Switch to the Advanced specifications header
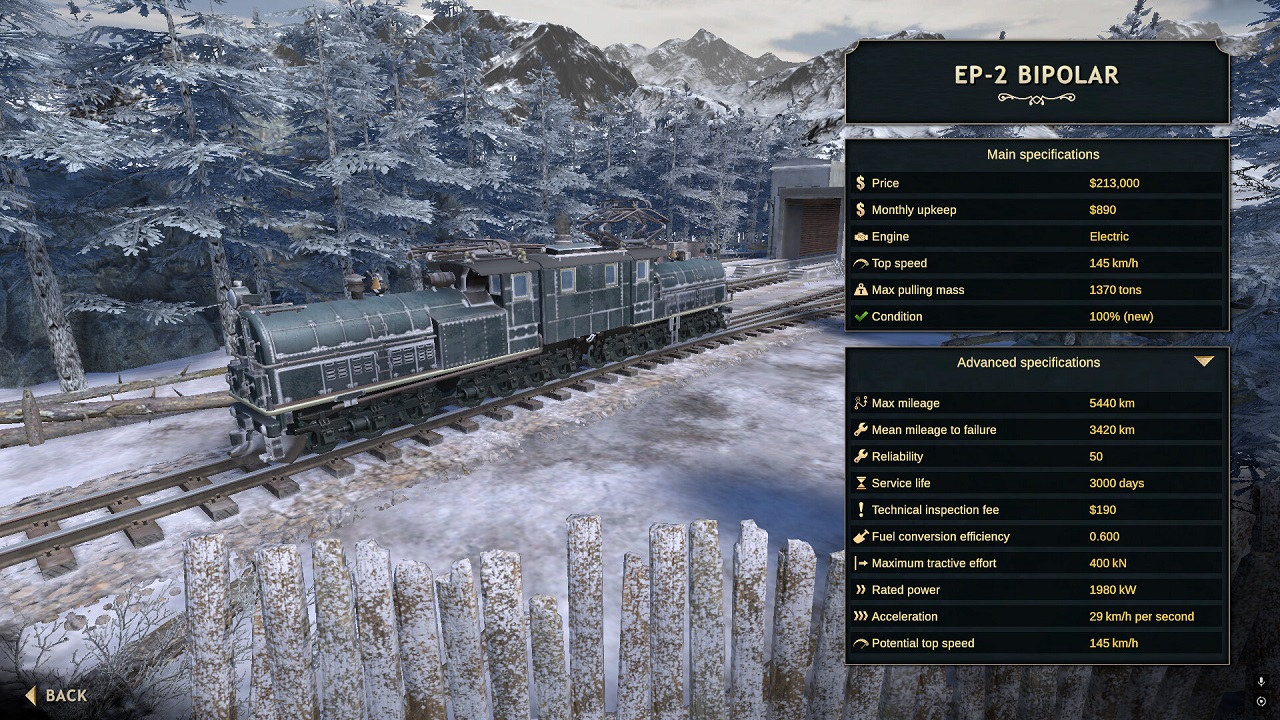This screenshot has width=1280, height=720. (x=1027, y=362)
